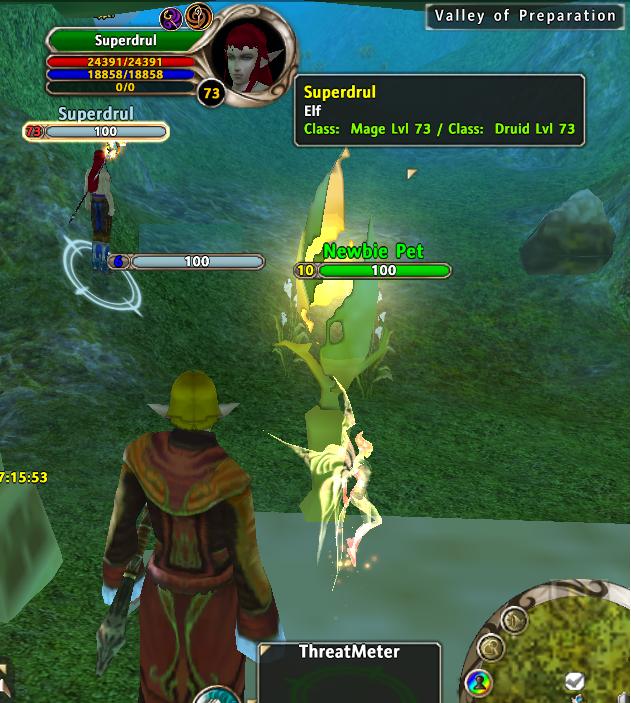The height and width of the screenshot is (703, 631).
Task: Toggle the checkmark icon on the minimap
Action: (573, 682)
